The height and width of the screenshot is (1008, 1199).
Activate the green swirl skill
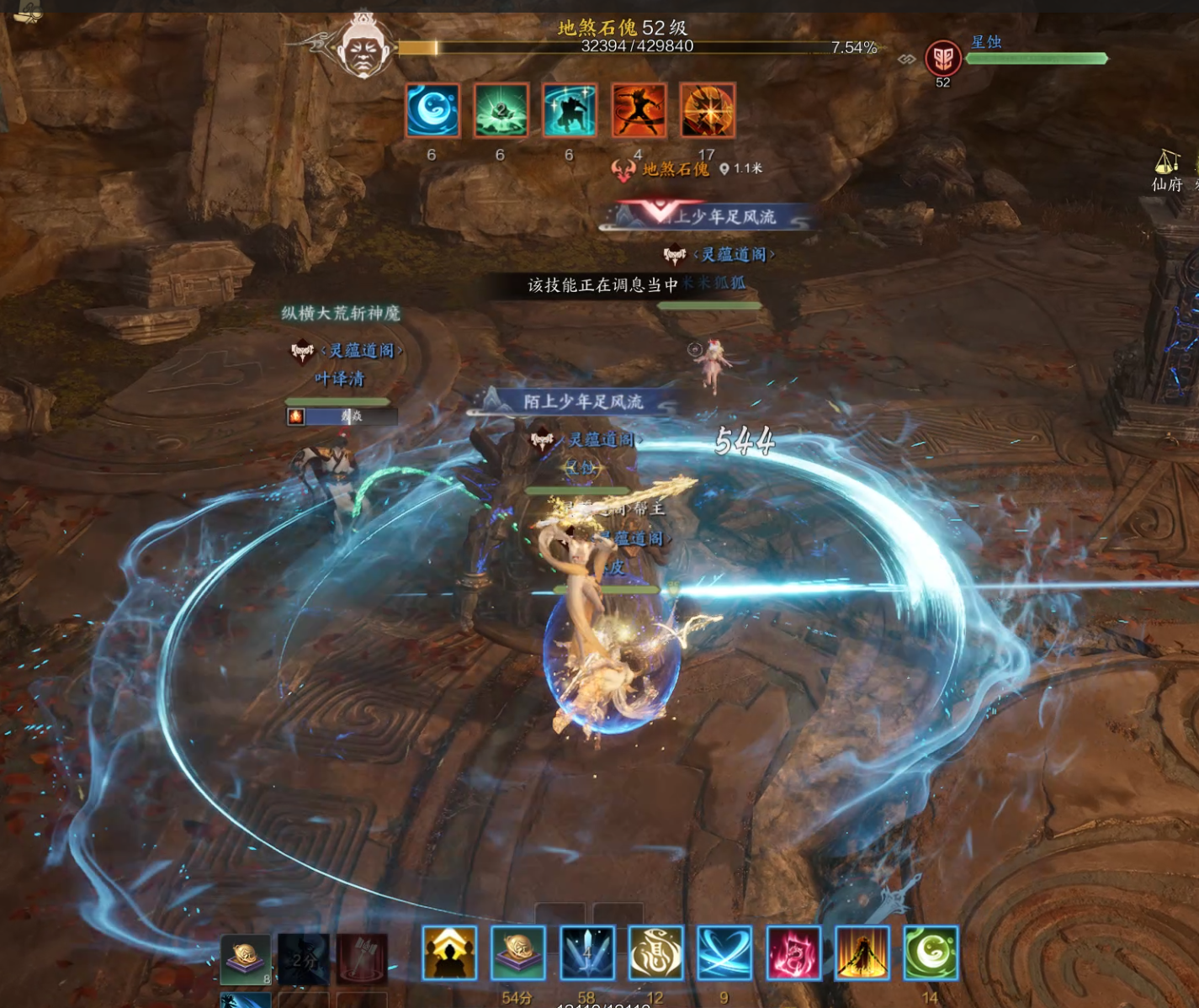(931, 952)
